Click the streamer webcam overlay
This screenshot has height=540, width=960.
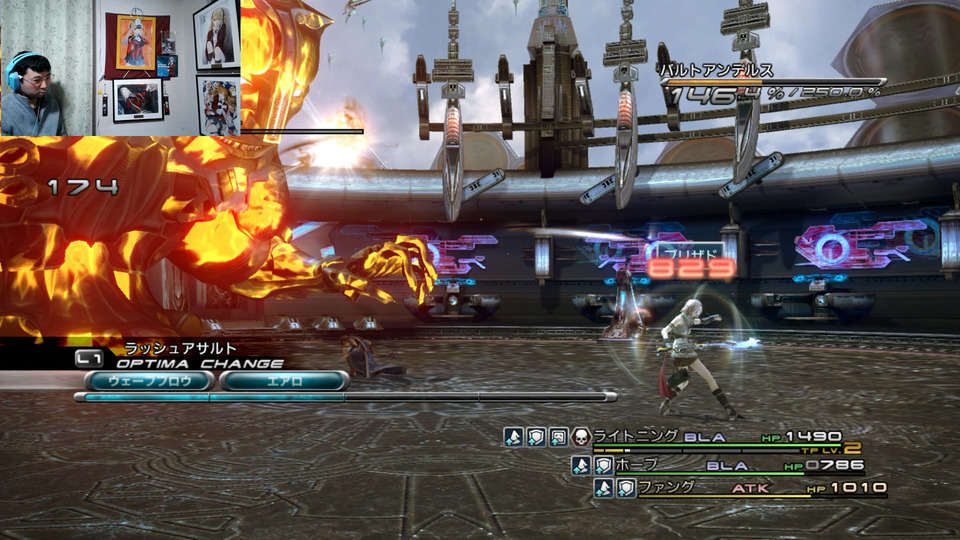pyautogui.click(x=120, y=67)
